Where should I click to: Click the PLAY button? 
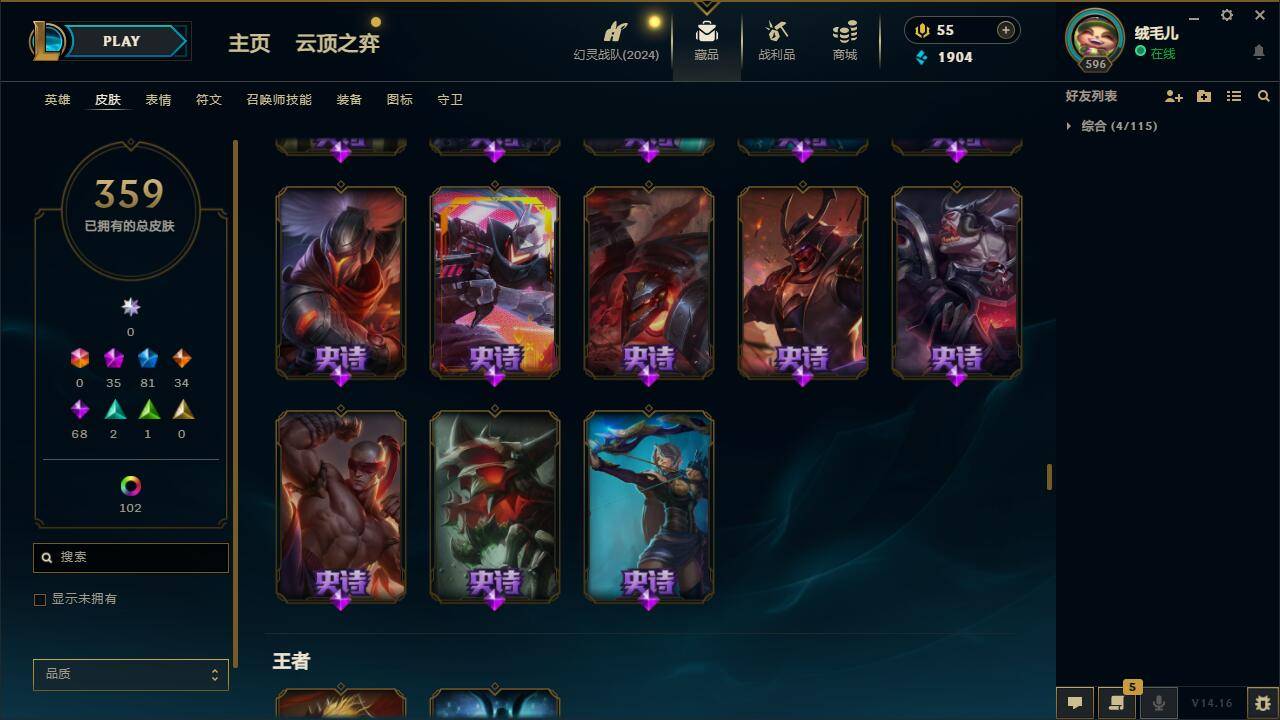click(x=121, y=41)
